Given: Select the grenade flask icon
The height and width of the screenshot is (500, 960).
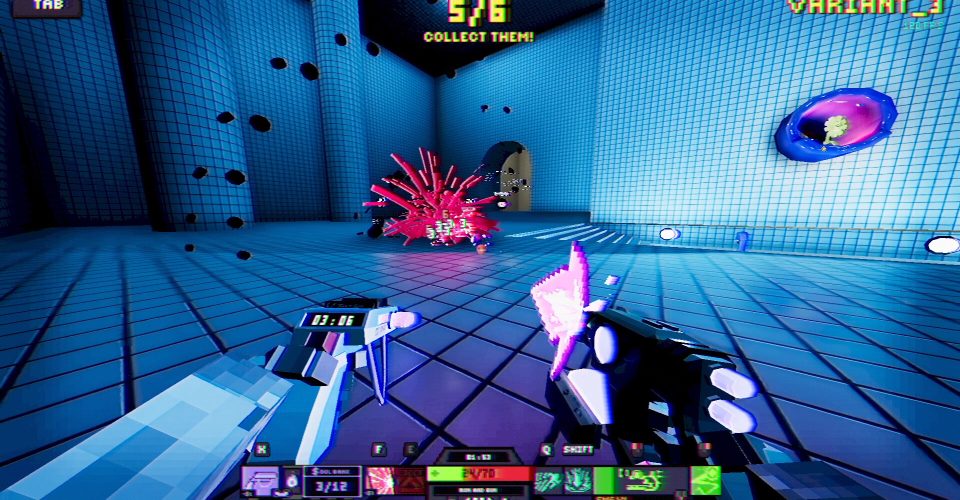Looking at the screenshot, I should (291, 481).
